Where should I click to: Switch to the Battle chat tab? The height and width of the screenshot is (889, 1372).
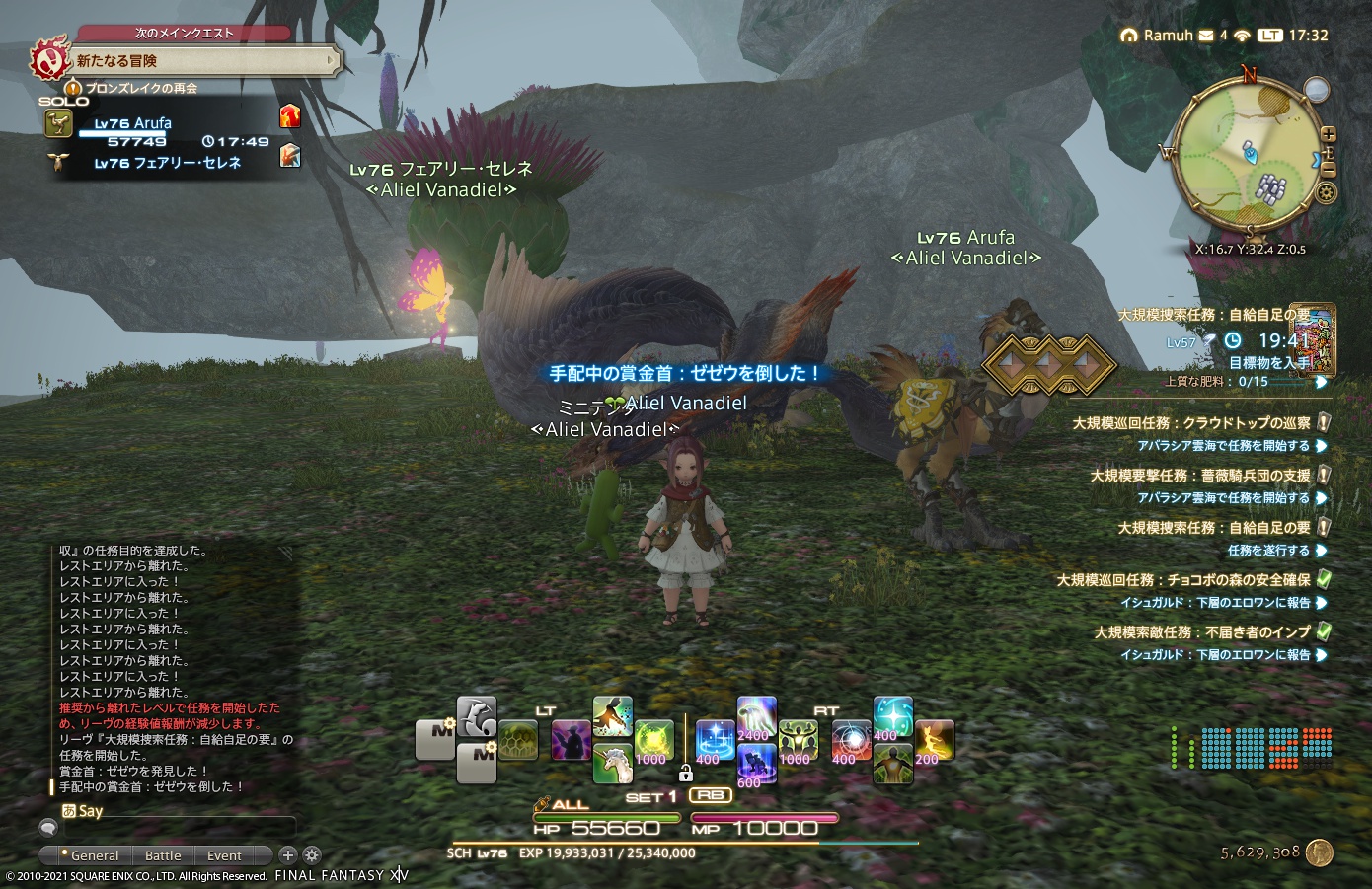coord(163,855)
